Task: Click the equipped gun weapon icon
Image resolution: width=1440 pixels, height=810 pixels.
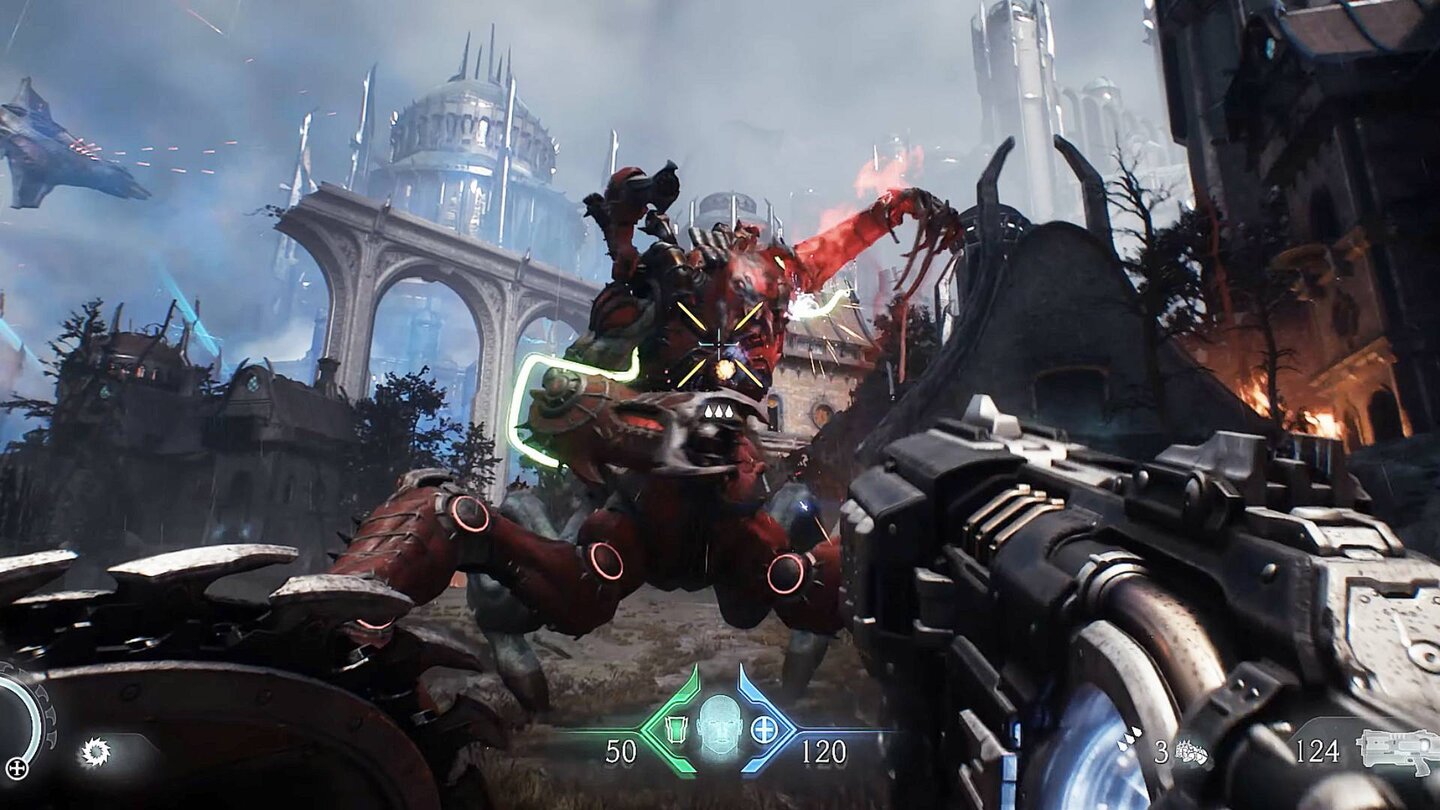Action: pos(1397,750)
